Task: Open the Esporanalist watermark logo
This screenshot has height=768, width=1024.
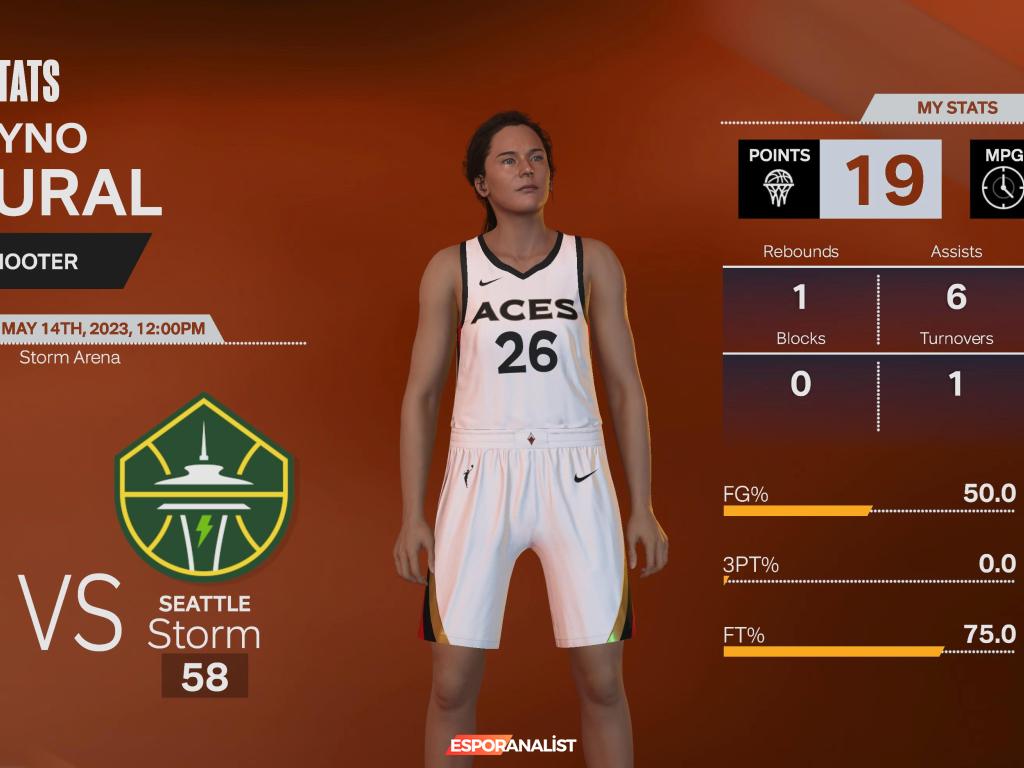Action: 511,745
